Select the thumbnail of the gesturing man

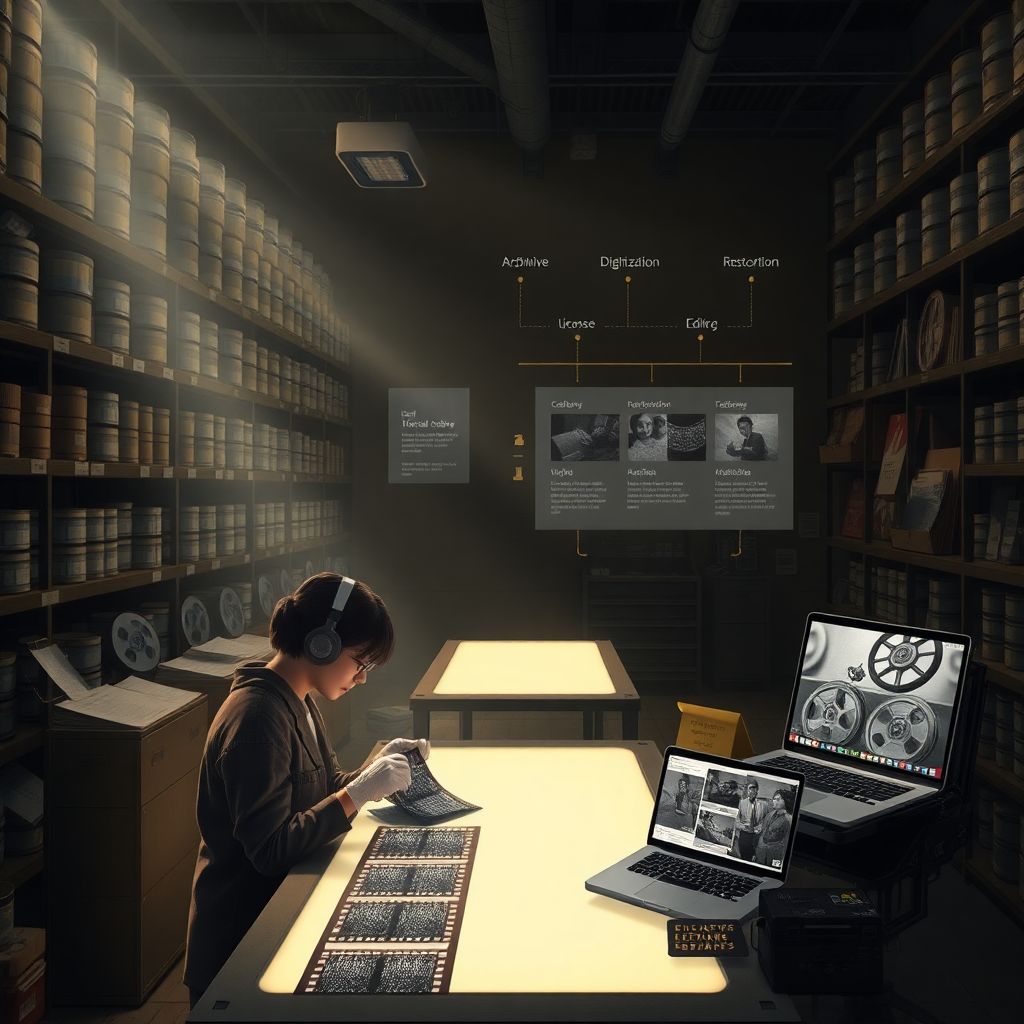click(x=746, y=437)
